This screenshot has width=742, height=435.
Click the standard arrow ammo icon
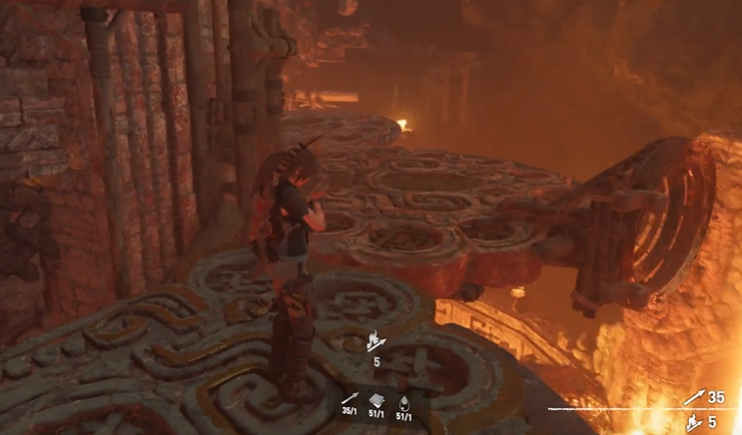coord(694,399)
